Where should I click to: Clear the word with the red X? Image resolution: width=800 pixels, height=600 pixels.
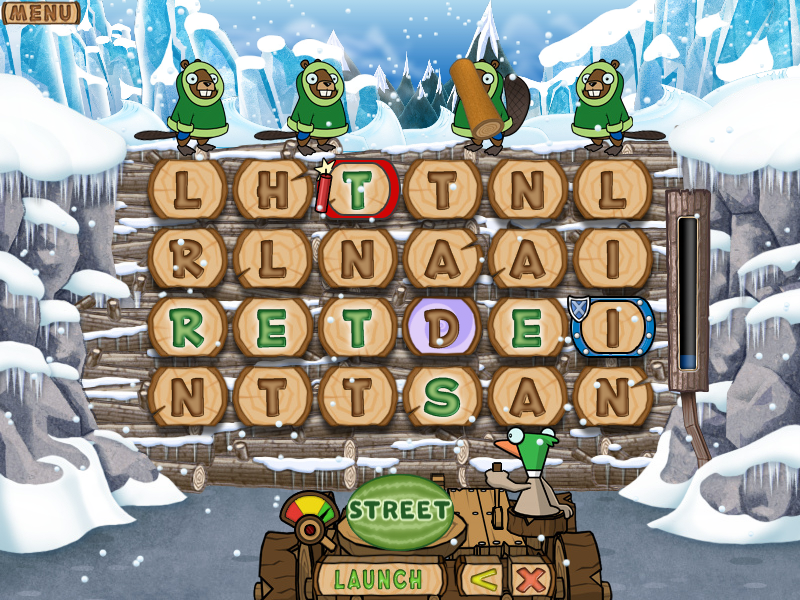(533, 578)
